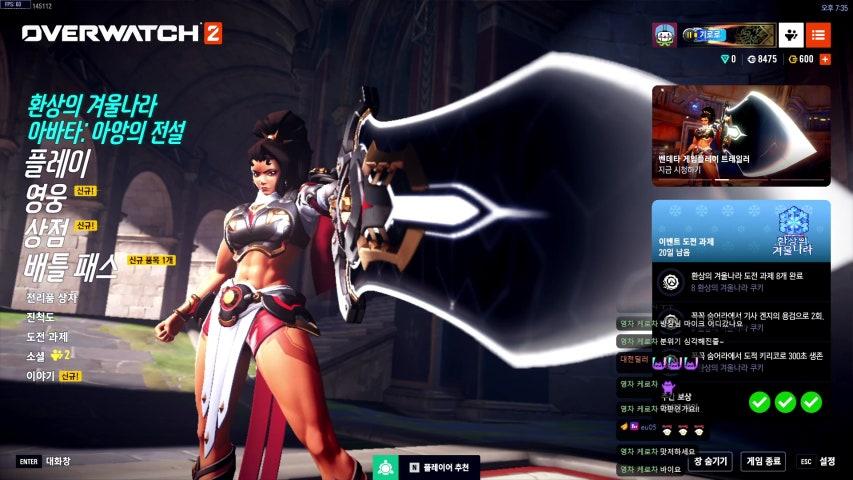The height and width of the screenshot is (480, 853).
Task: Click the player name banner card
Action: click(727, 34)
